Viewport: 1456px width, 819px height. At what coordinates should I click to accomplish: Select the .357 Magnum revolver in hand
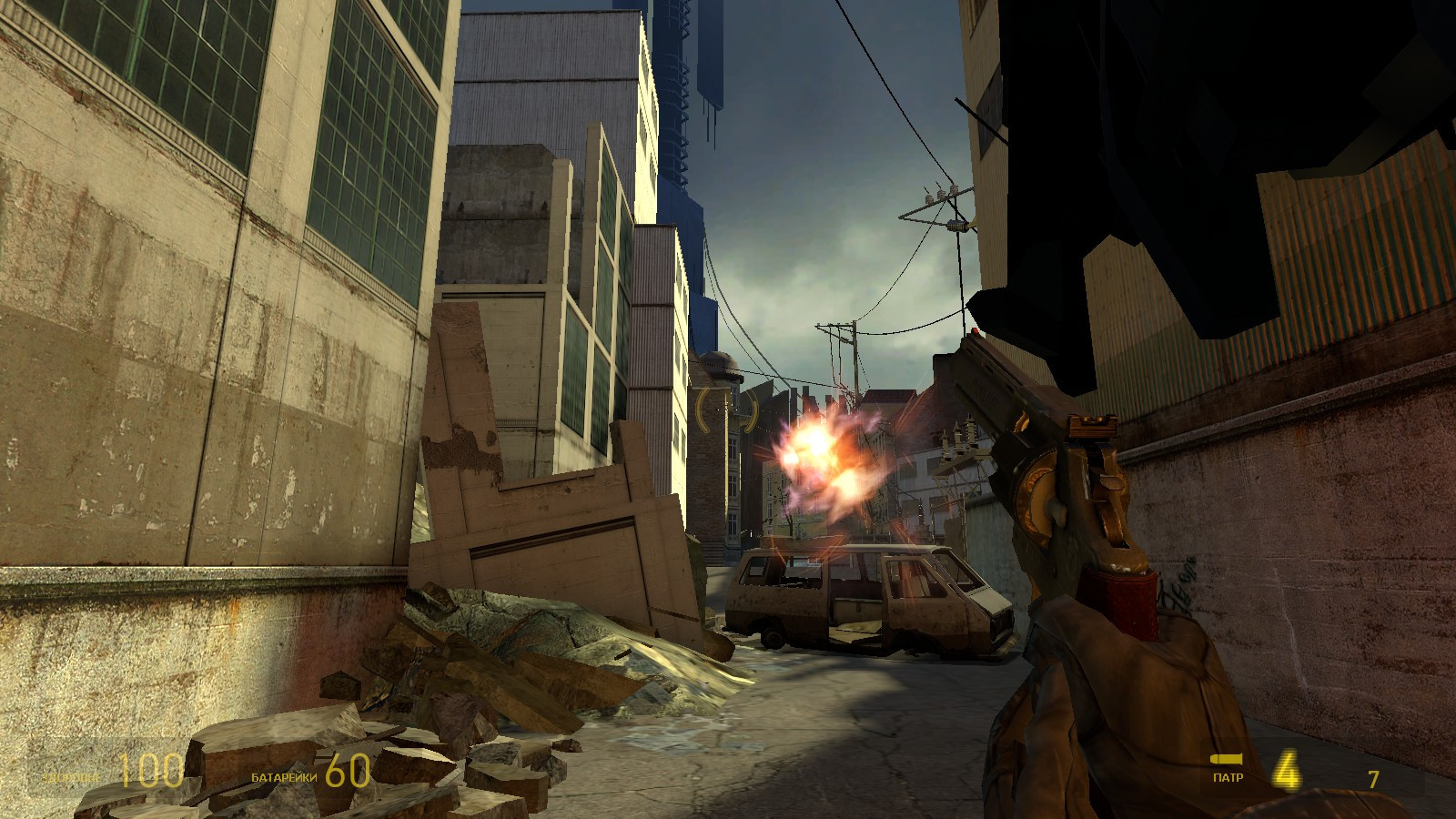click(x=1074, y=500)
